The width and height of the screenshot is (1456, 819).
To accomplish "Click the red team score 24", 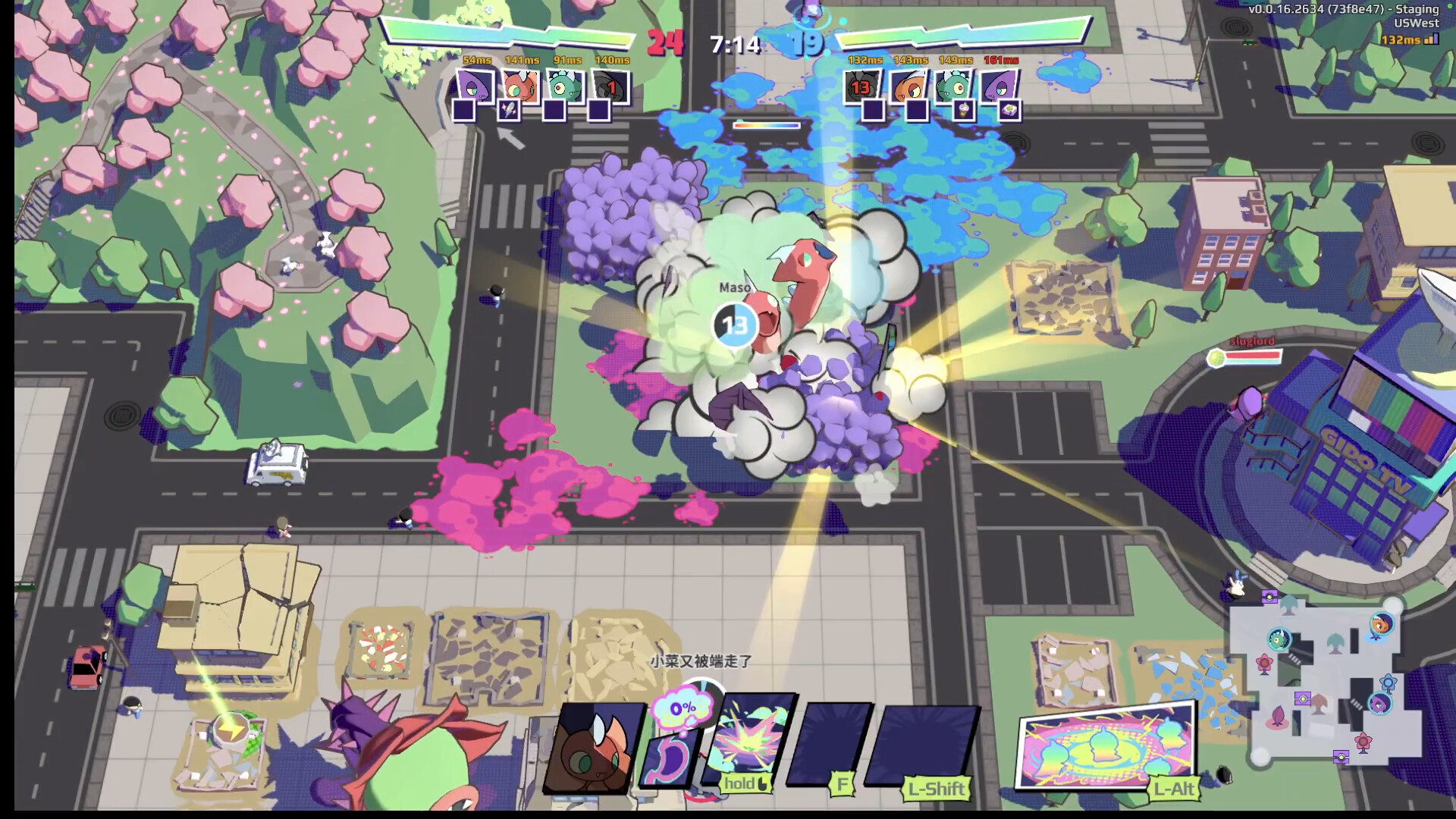I will (x=664, y=43).
